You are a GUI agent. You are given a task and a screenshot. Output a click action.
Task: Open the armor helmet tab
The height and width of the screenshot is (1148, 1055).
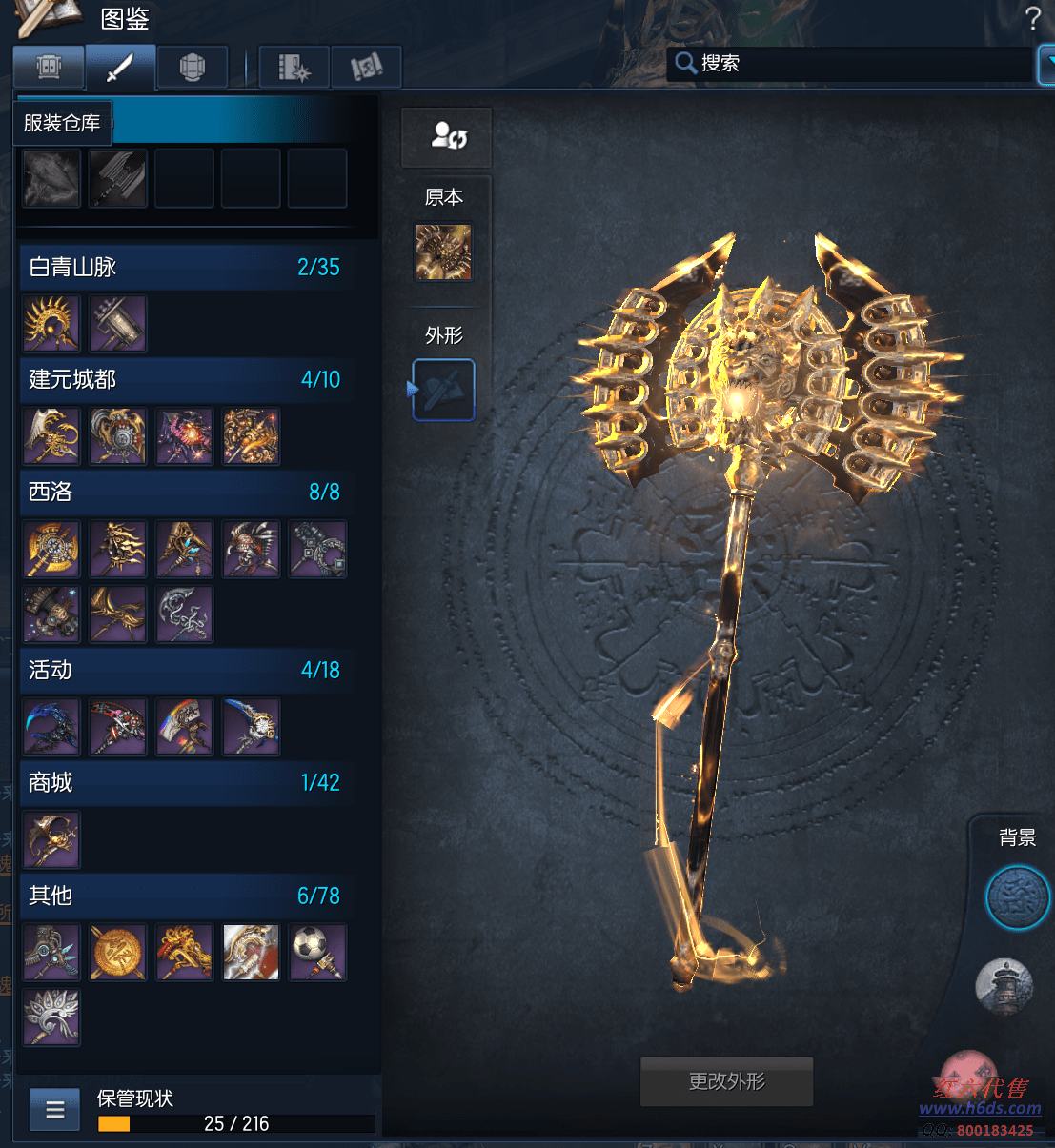pyautogui.click(x=192, y=68)
